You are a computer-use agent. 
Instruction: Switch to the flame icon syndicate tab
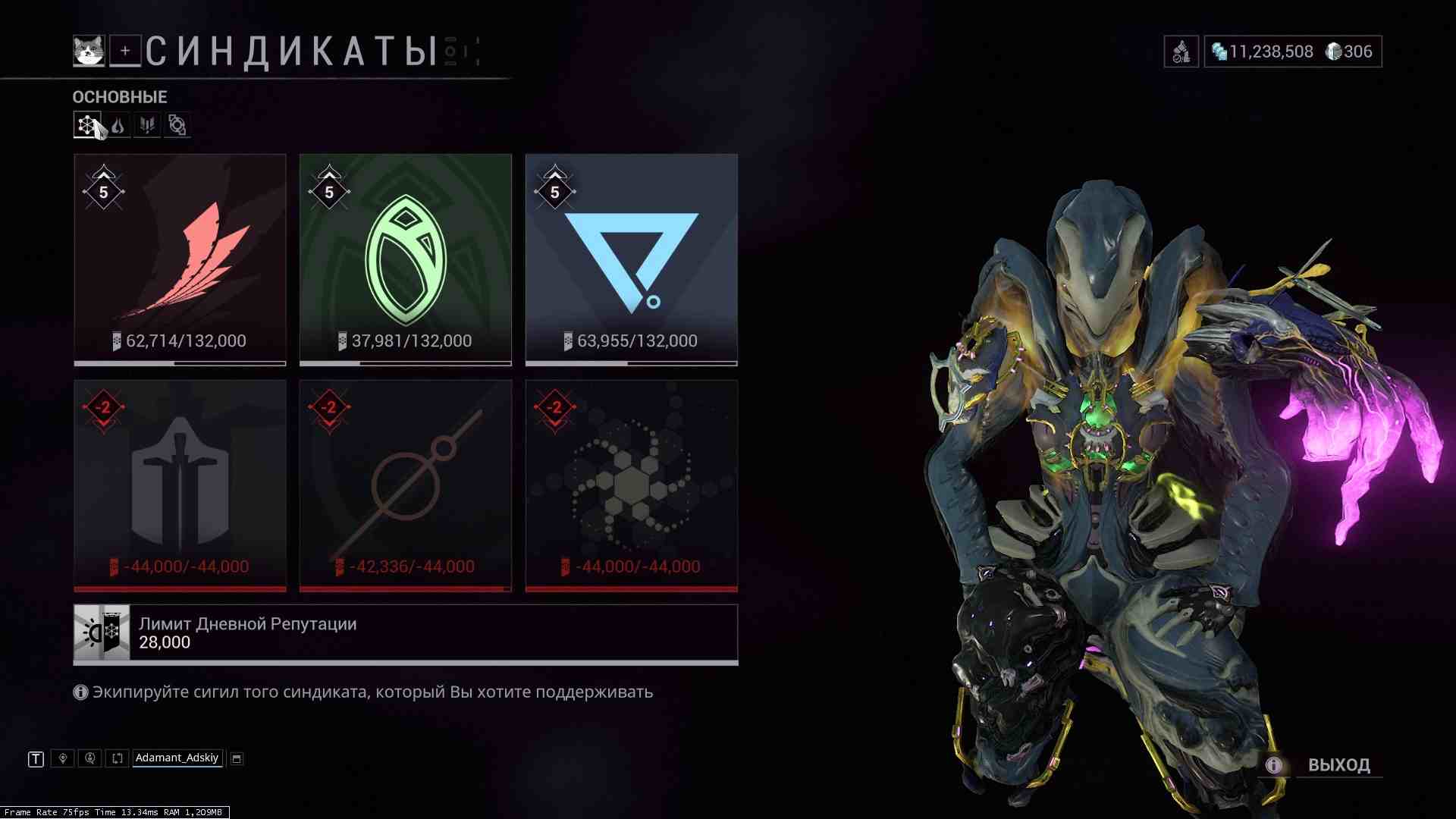pos(118,125)
